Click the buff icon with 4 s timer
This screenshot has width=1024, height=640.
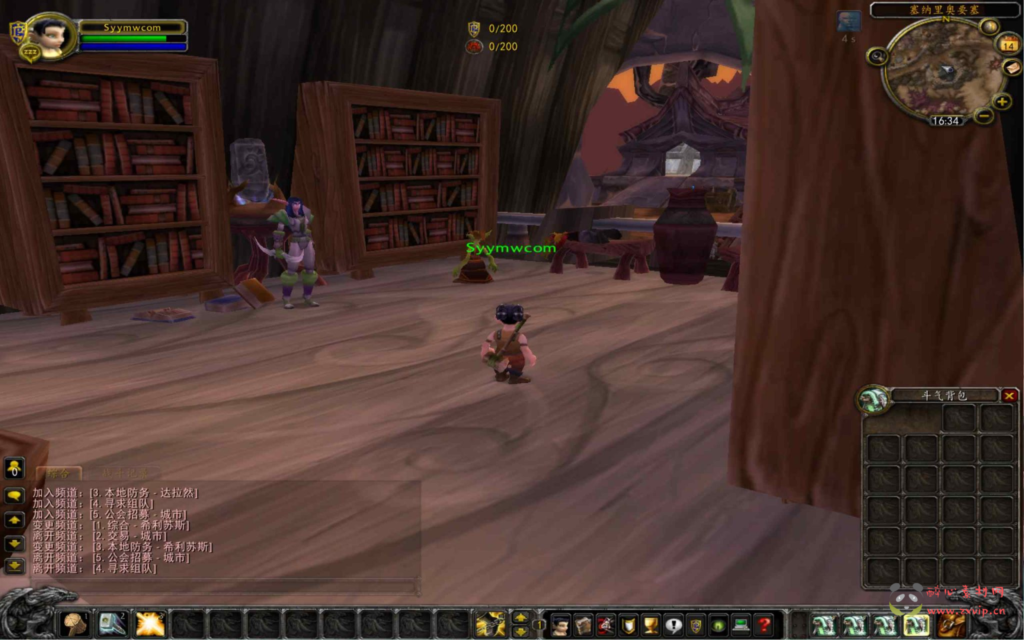click(x=849, y=21)
